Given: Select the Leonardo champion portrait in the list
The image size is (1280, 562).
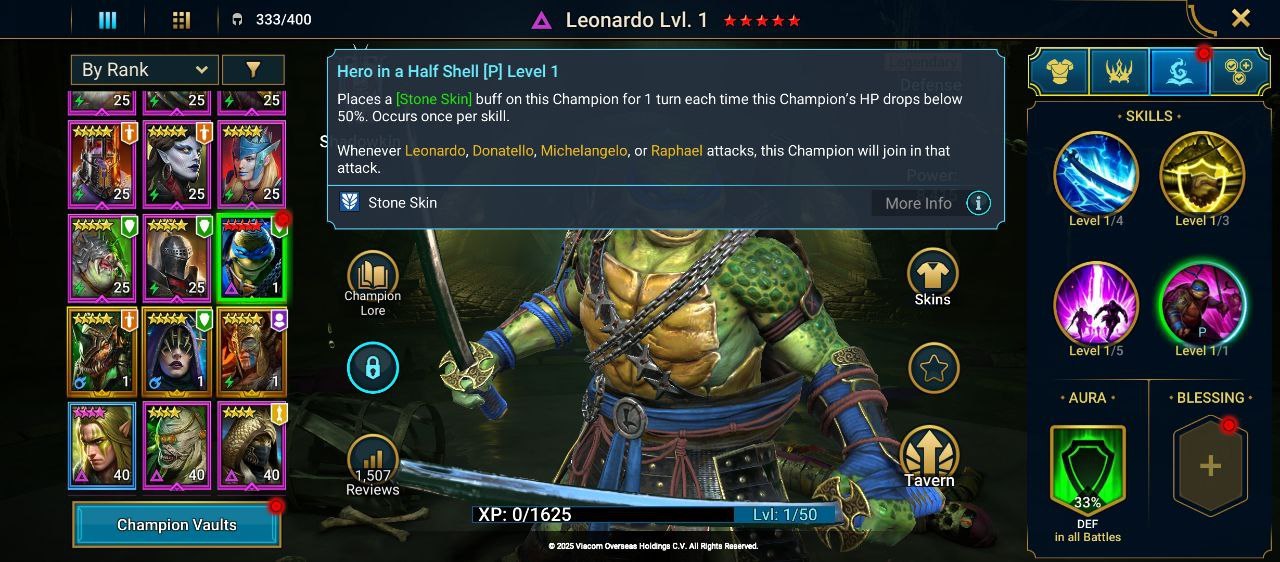Looking at the screenshot, I should click(x=251, y=257).
